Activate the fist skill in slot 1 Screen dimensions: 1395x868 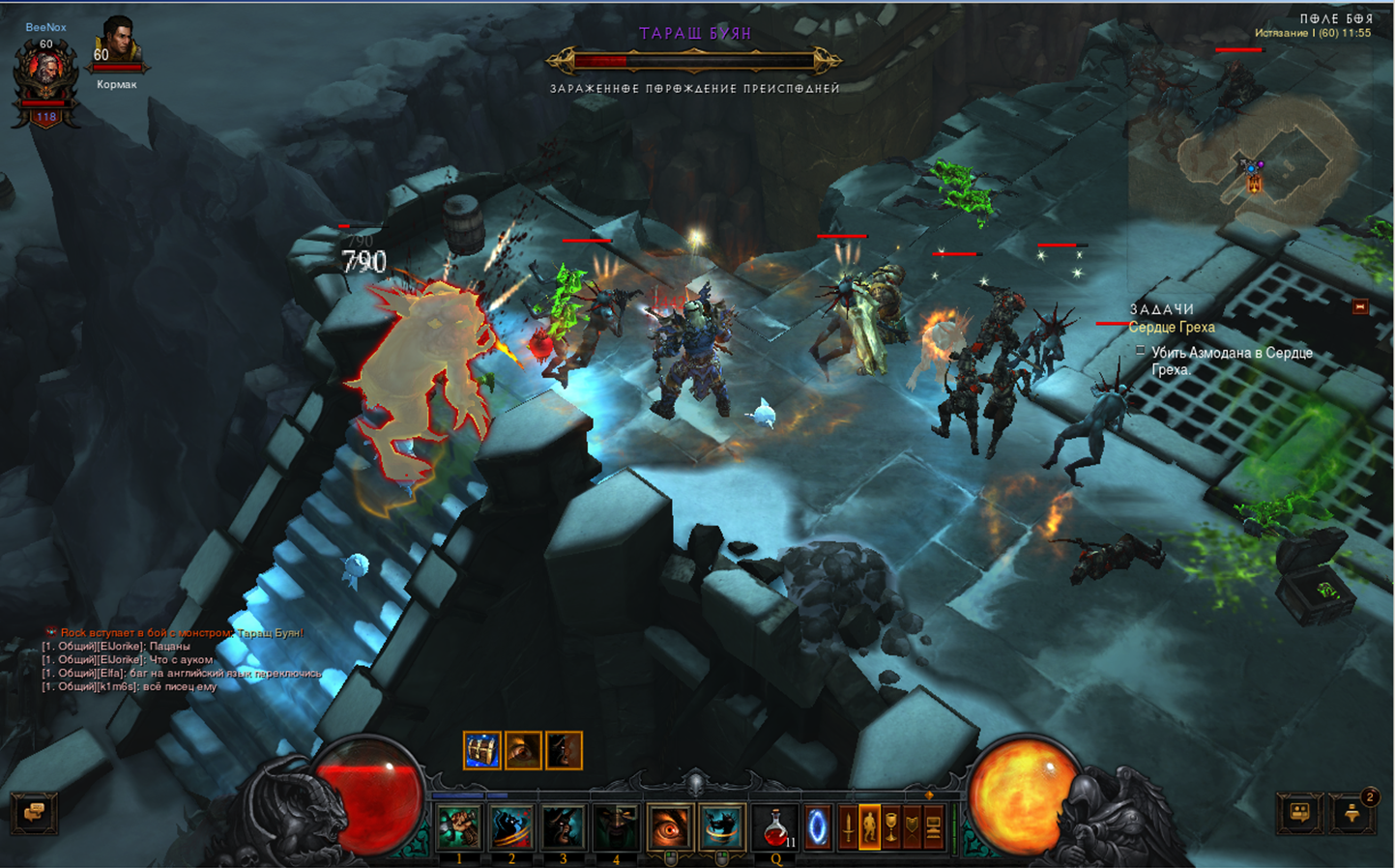point(459,827)
